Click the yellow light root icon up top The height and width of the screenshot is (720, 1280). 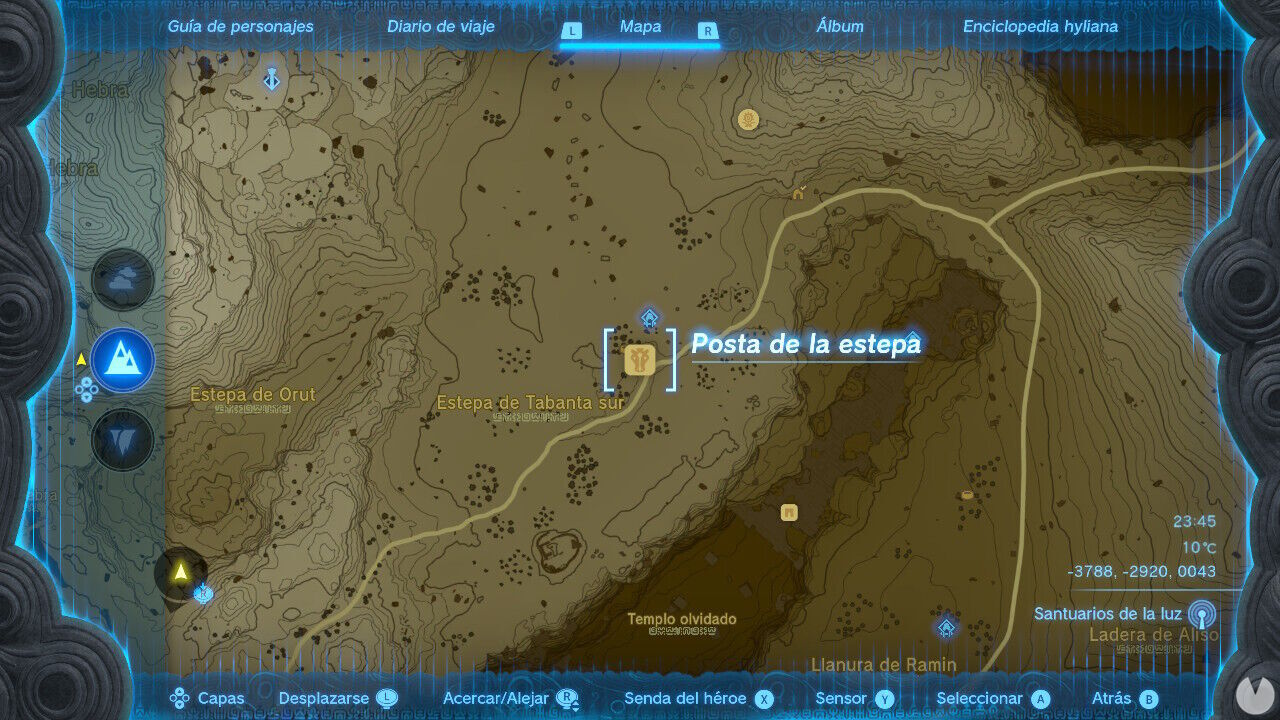pos(746,119)
